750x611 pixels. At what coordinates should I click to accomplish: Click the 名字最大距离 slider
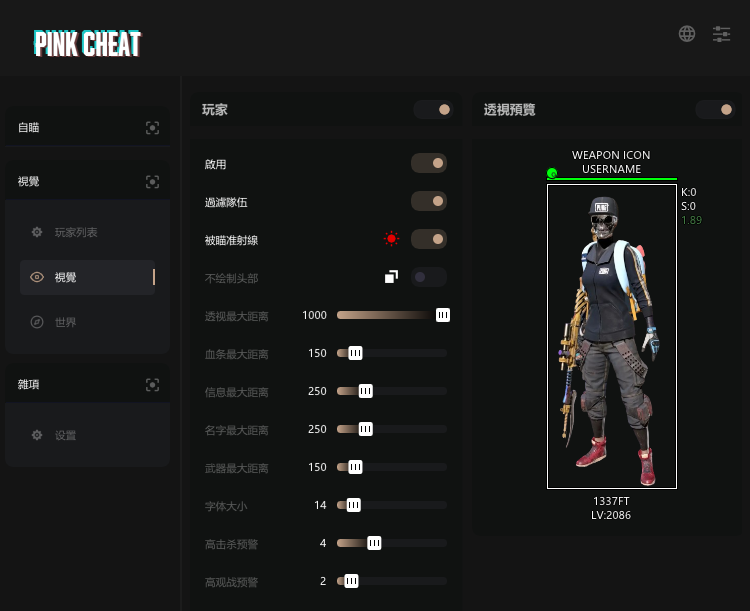392,429
